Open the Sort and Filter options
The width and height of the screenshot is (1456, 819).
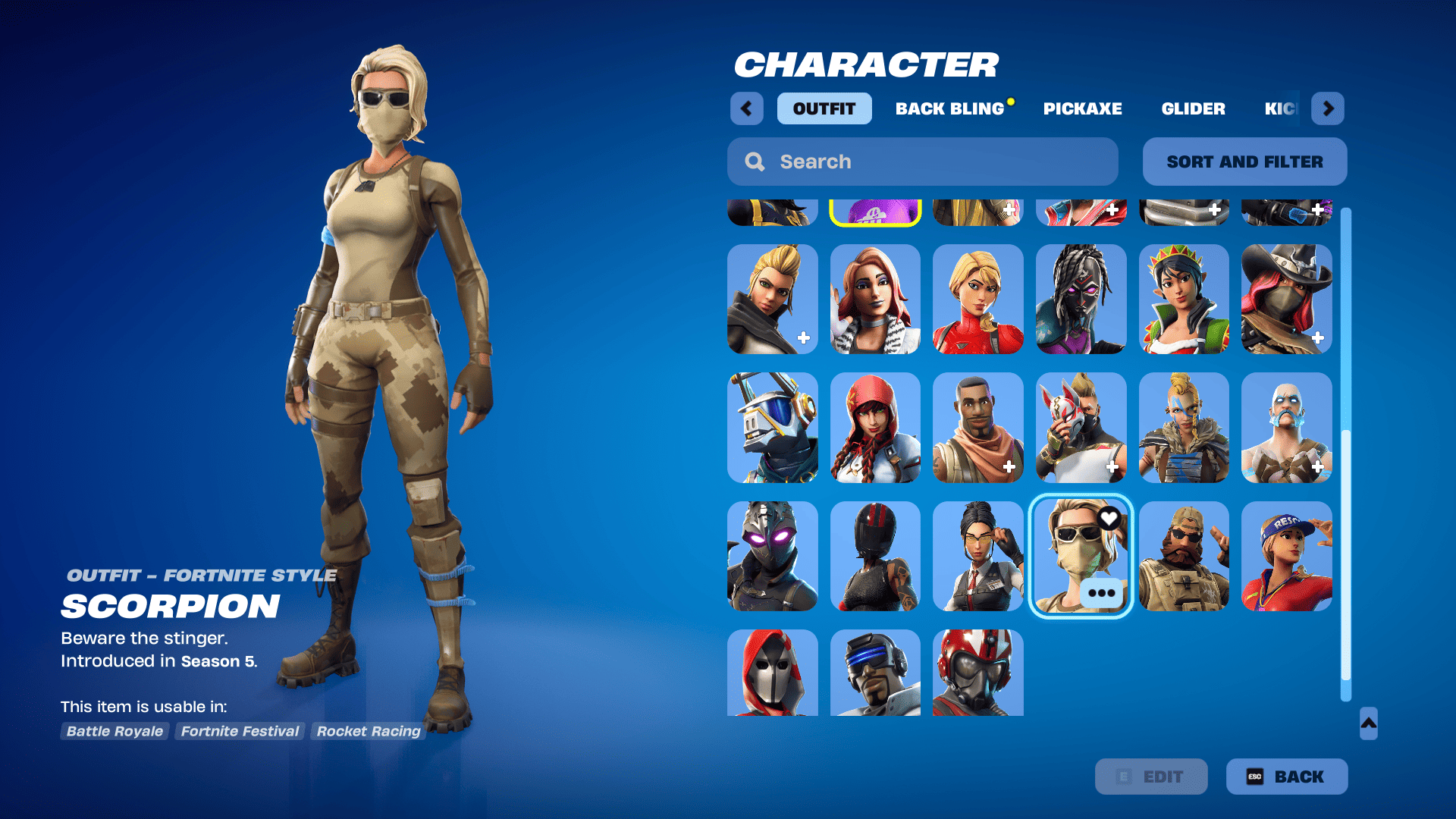pyautogui.click(x=1244, y=162)
